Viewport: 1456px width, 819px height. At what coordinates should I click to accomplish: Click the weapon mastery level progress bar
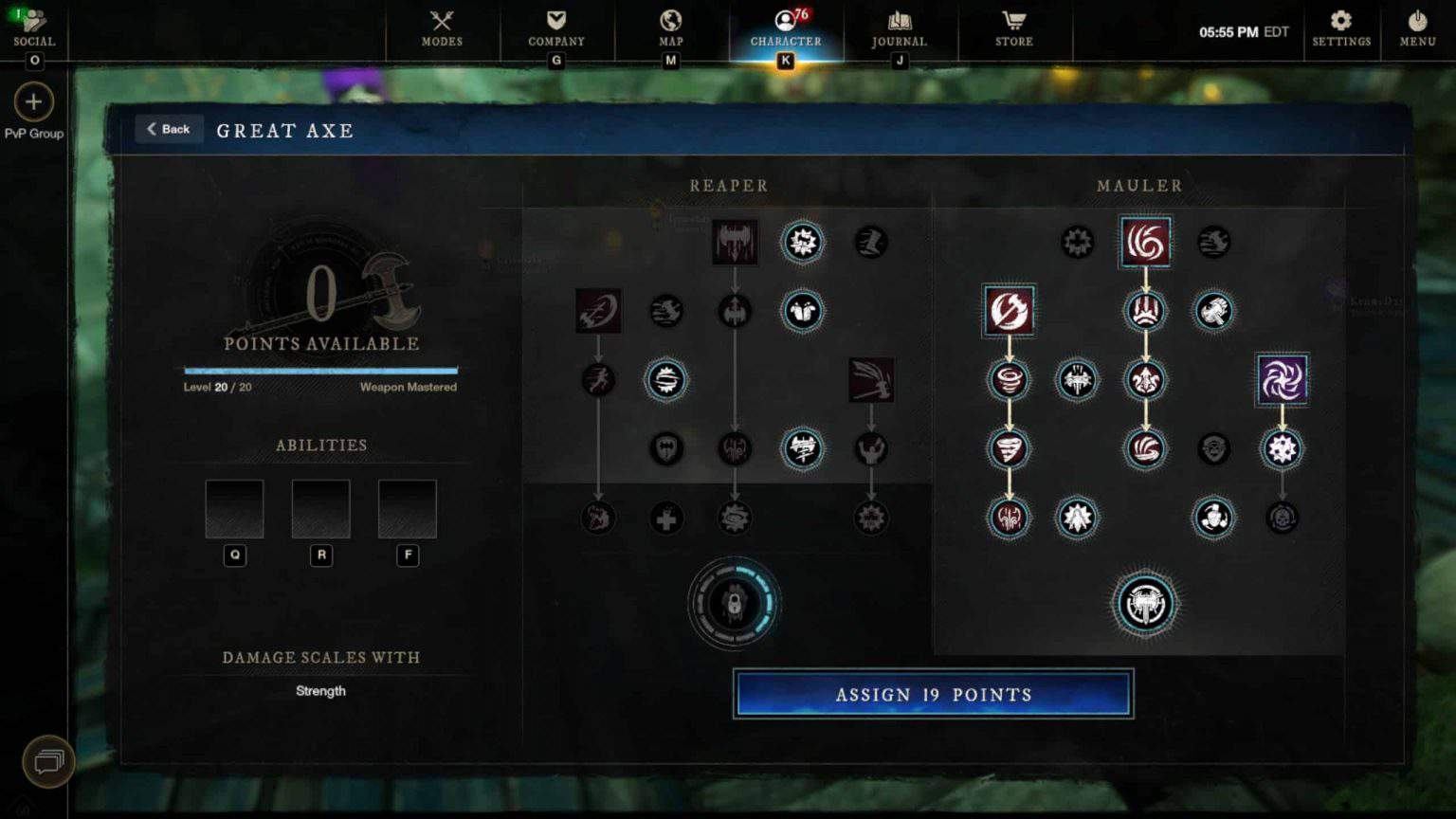coord(320,371)
